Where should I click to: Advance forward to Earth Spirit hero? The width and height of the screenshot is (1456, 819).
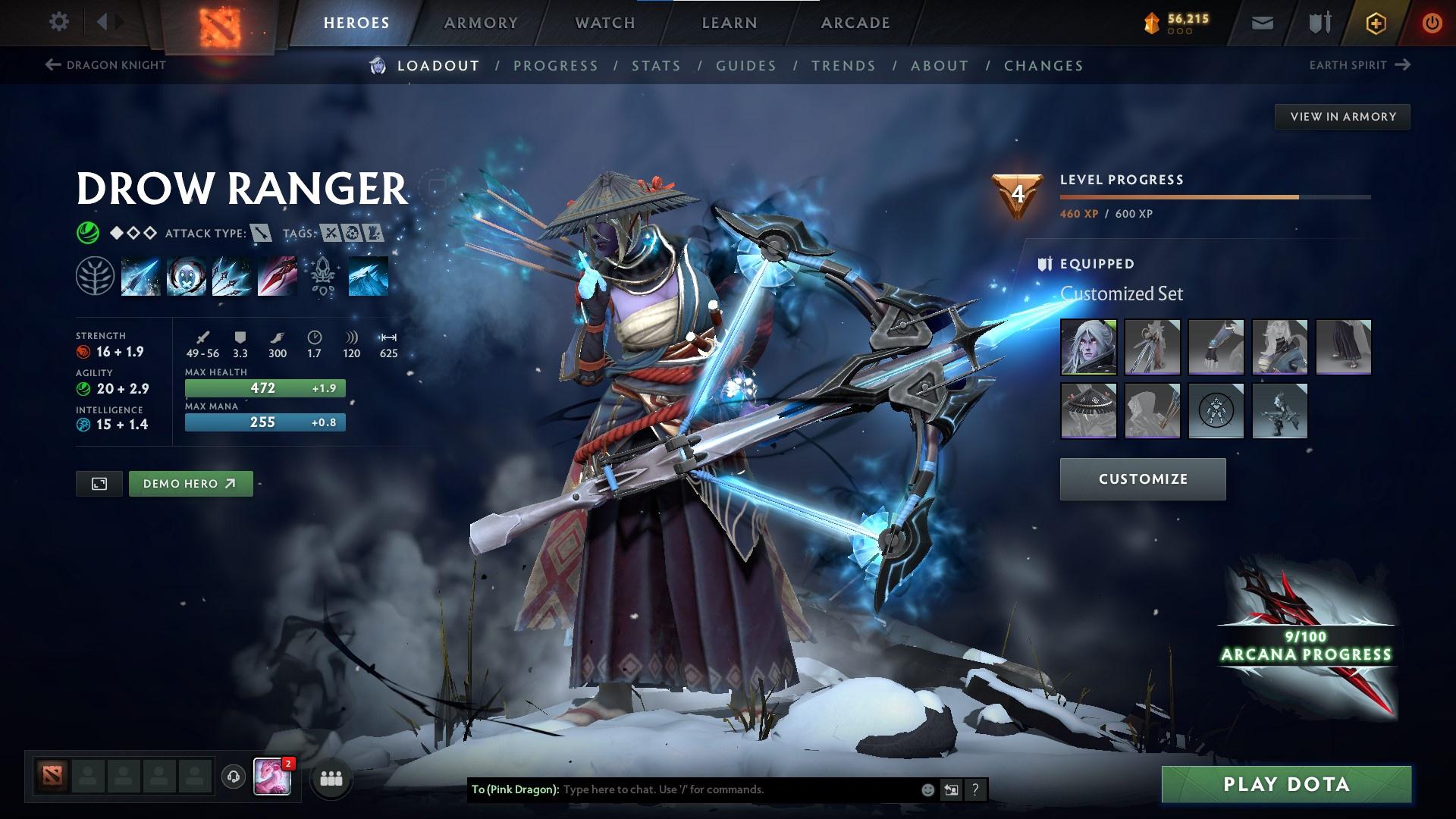point(1401,65)
